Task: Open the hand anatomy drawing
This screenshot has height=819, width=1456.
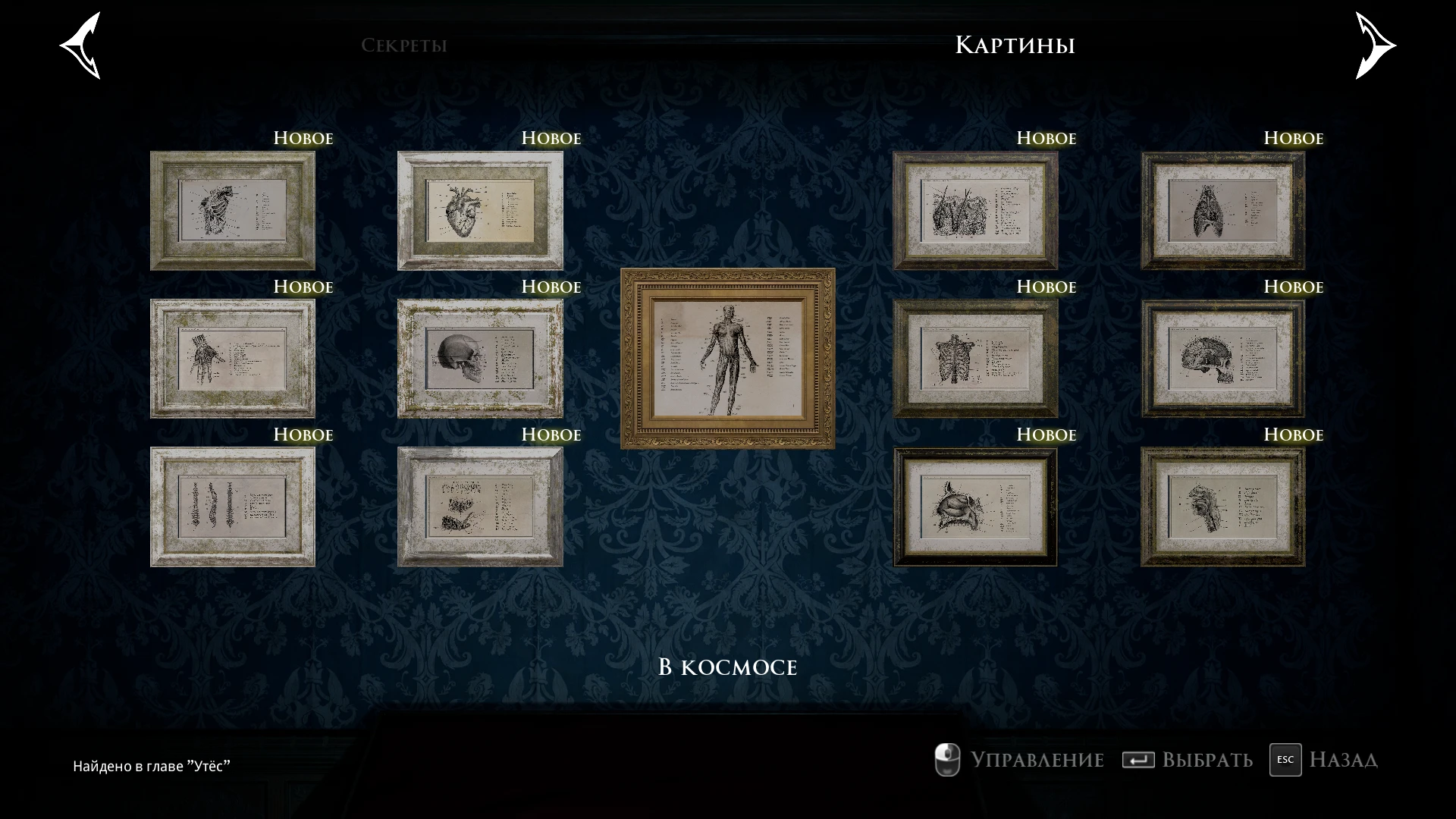Action: coord(233,358)
